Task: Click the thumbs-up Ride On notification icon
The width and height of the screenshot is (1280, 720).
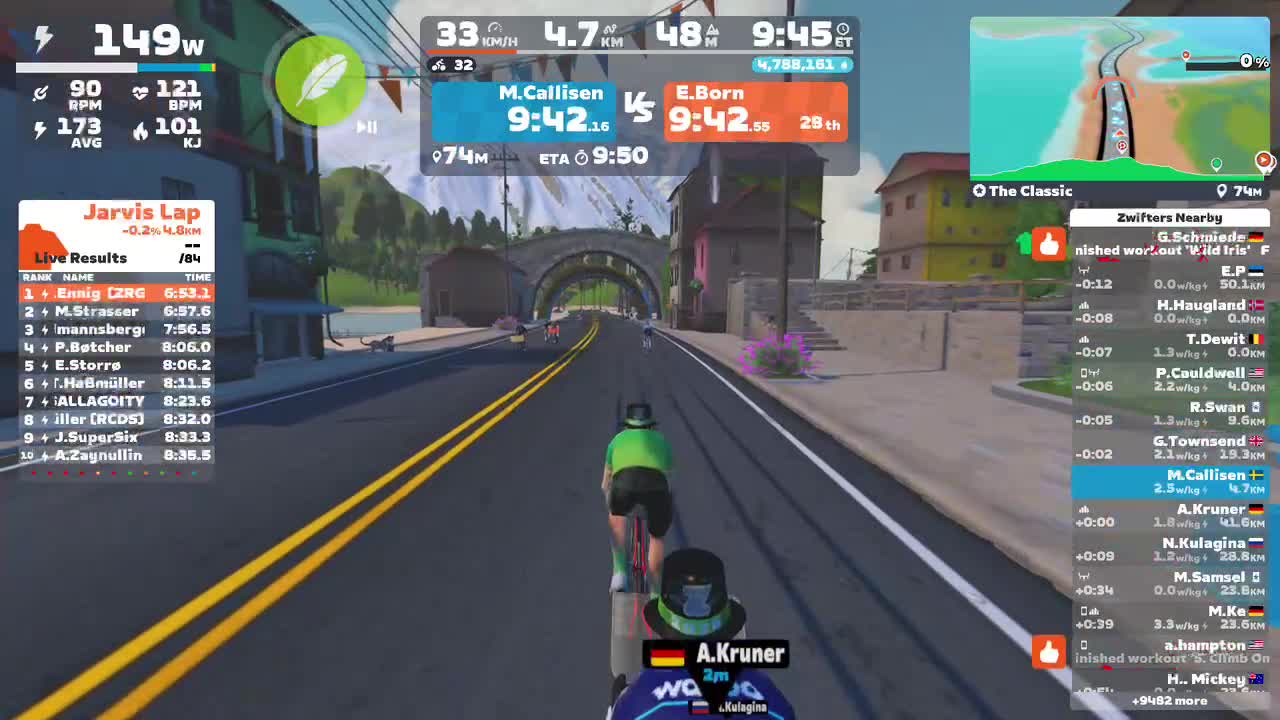Action: click(x=1049, y=243)
